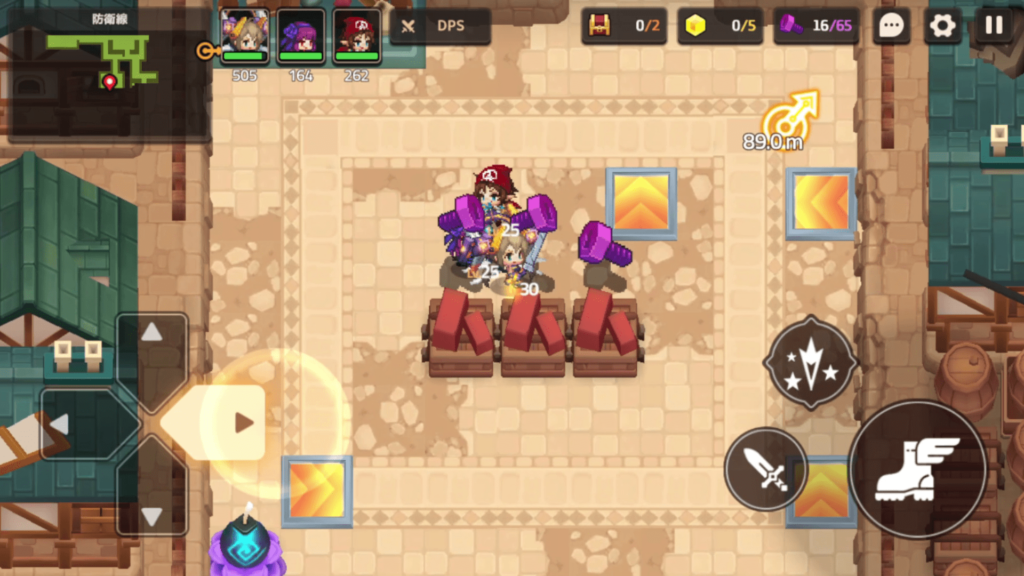Attack with the sword button

pyautogui.click(x=765, y=468)
